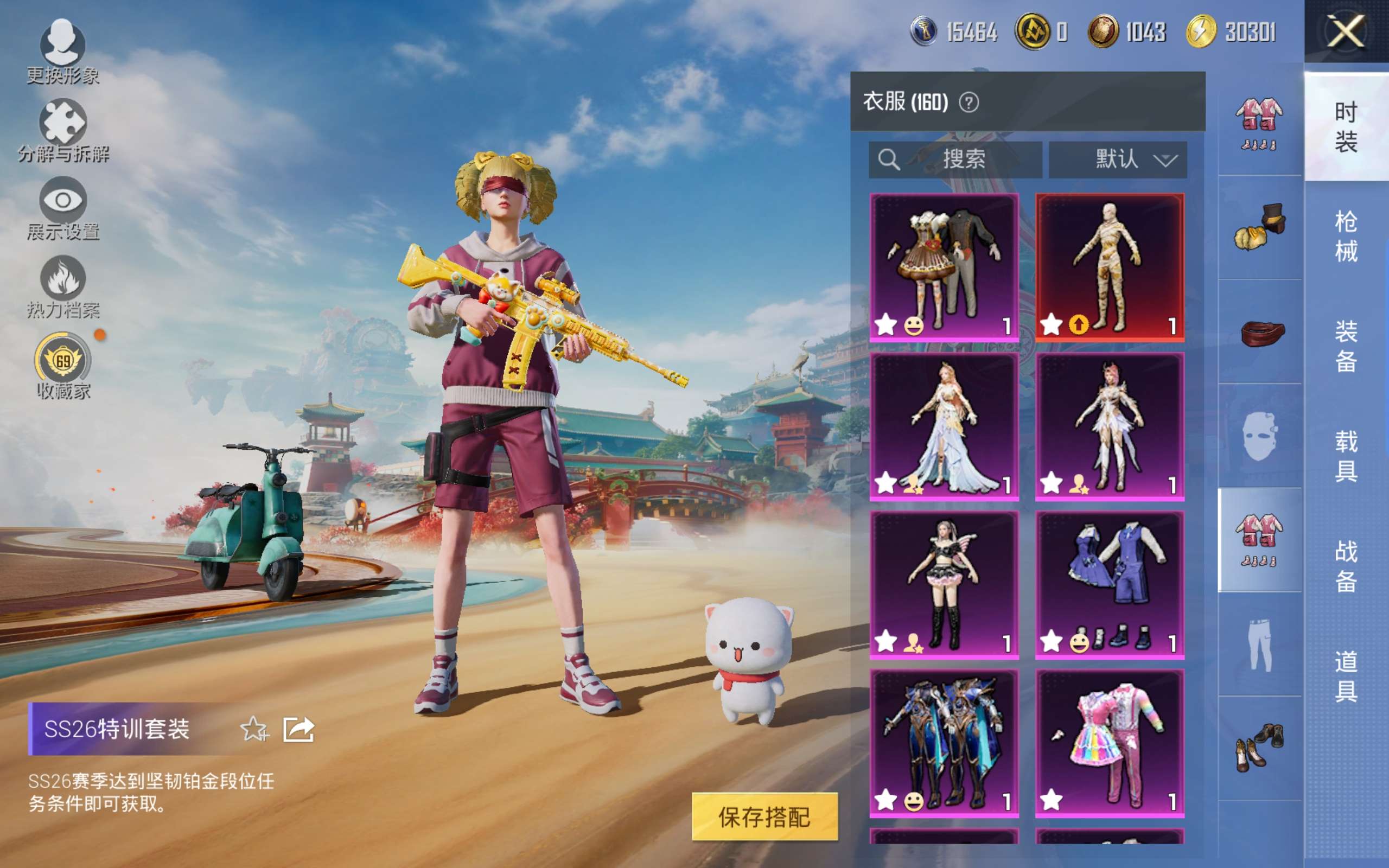Switch to the 枪械 firearms tab
Screen dimensions: 1389x868
1346,236
